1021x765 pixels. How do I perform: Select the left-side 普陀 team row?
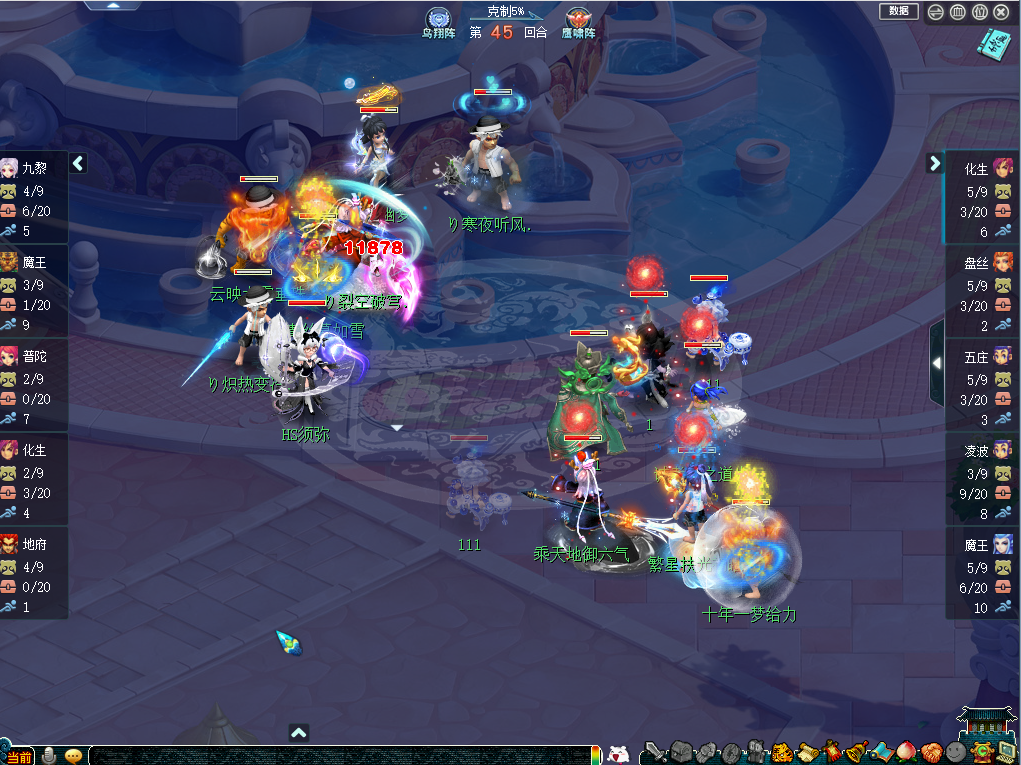pyautogui.click(x=34, y=384)
